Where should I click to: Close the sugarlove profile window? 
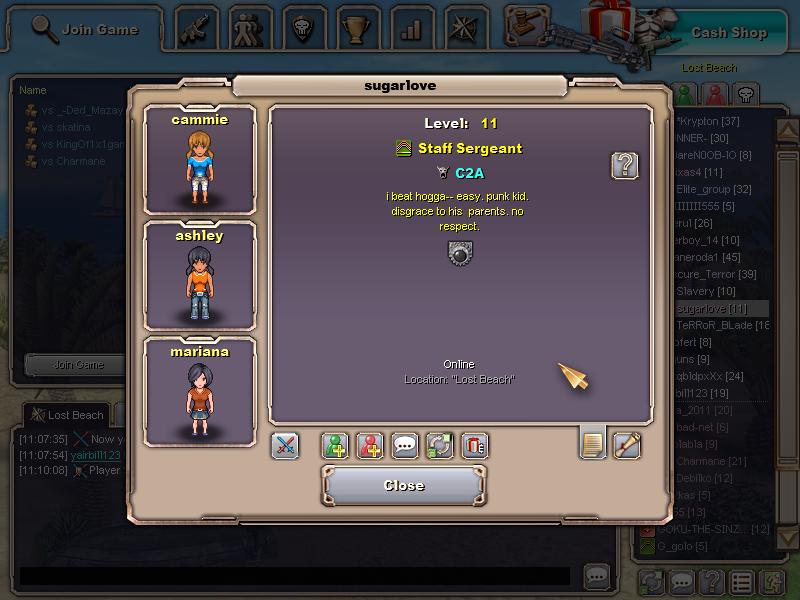click(x=403, y=486)
